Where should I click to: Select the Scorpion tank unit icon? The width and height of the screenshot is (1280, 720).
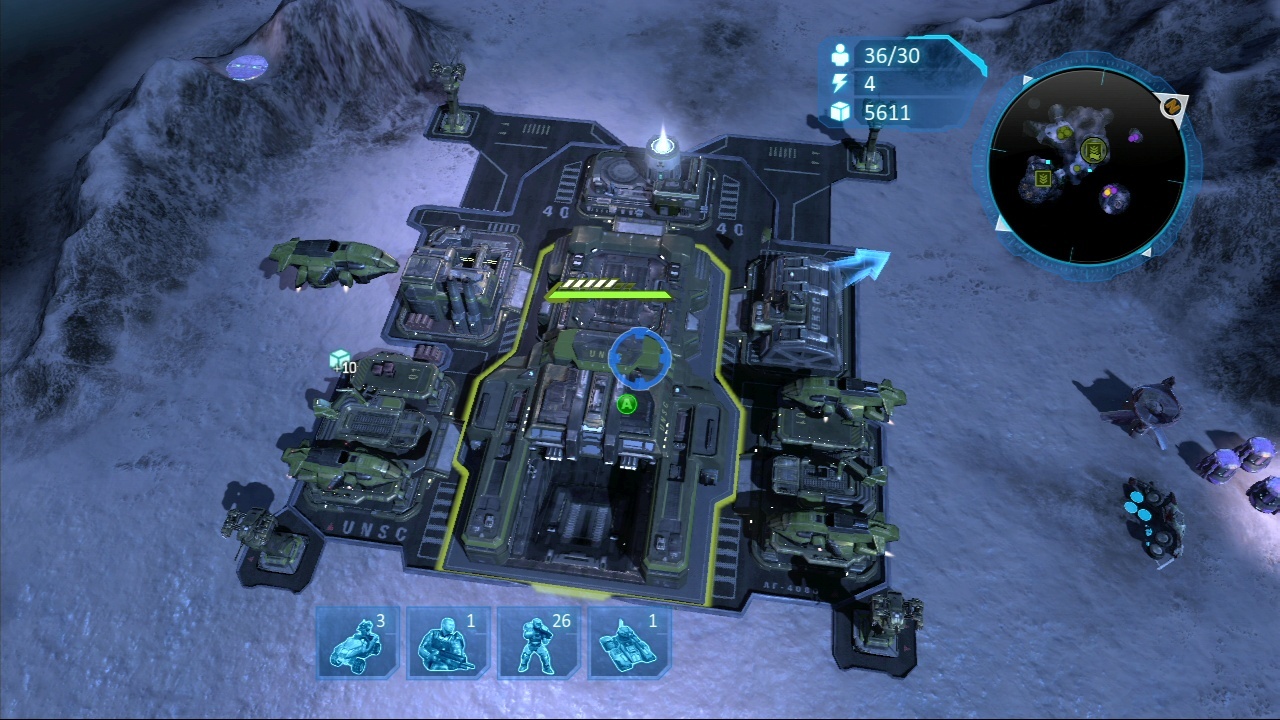pos(629,642)
